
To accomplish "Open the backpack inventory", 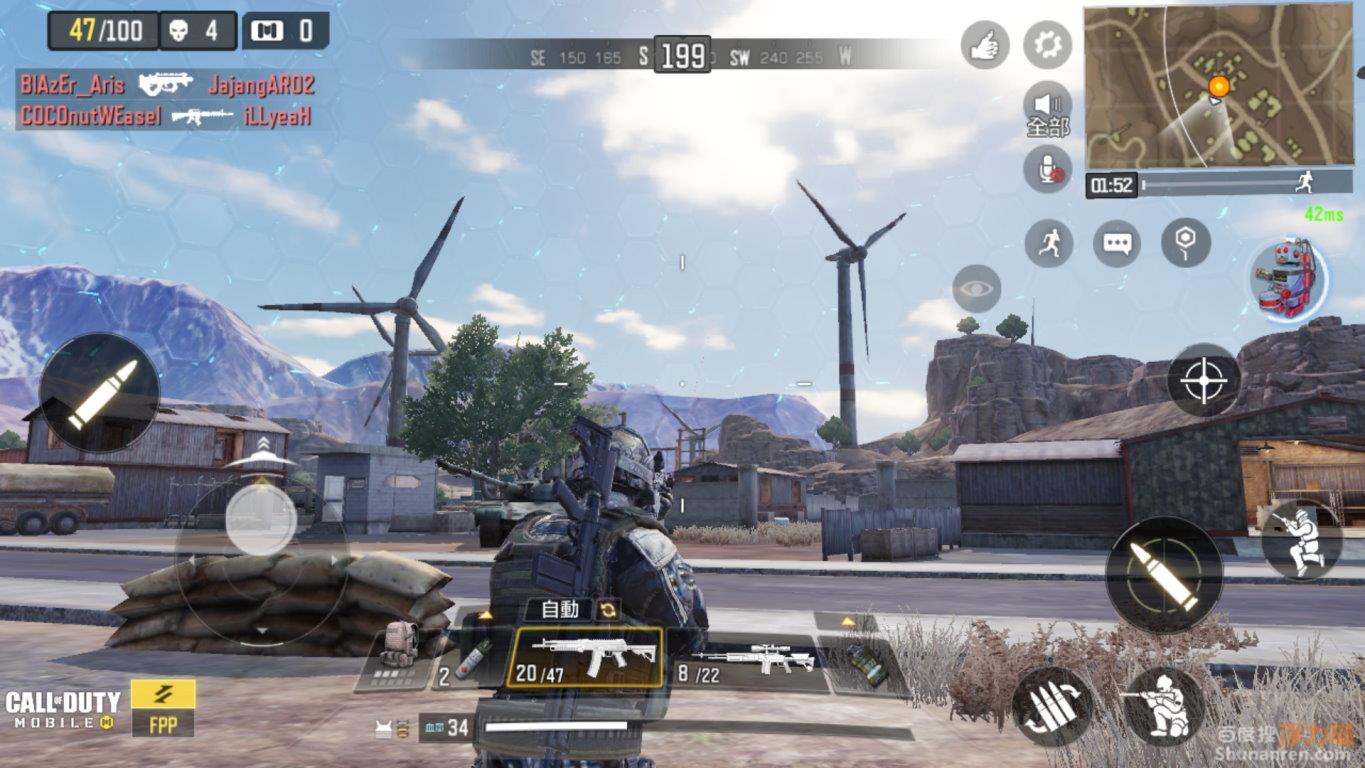I will pyautogui.click(x=398, y=652).
